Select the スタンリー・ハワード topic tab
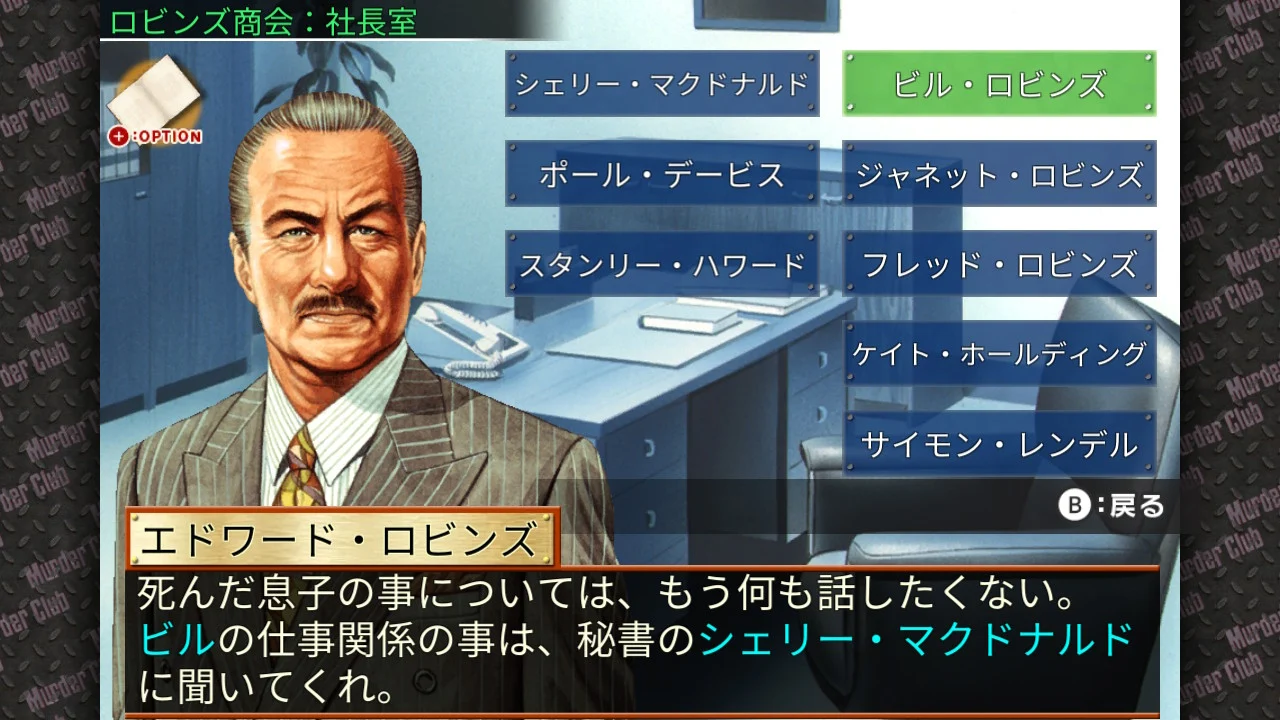1280x720 pixels. (662, 262)
